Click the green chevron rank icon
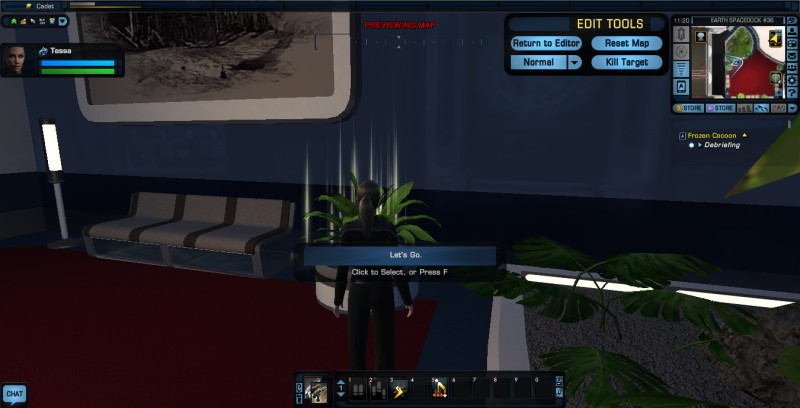 coord(16,20)
